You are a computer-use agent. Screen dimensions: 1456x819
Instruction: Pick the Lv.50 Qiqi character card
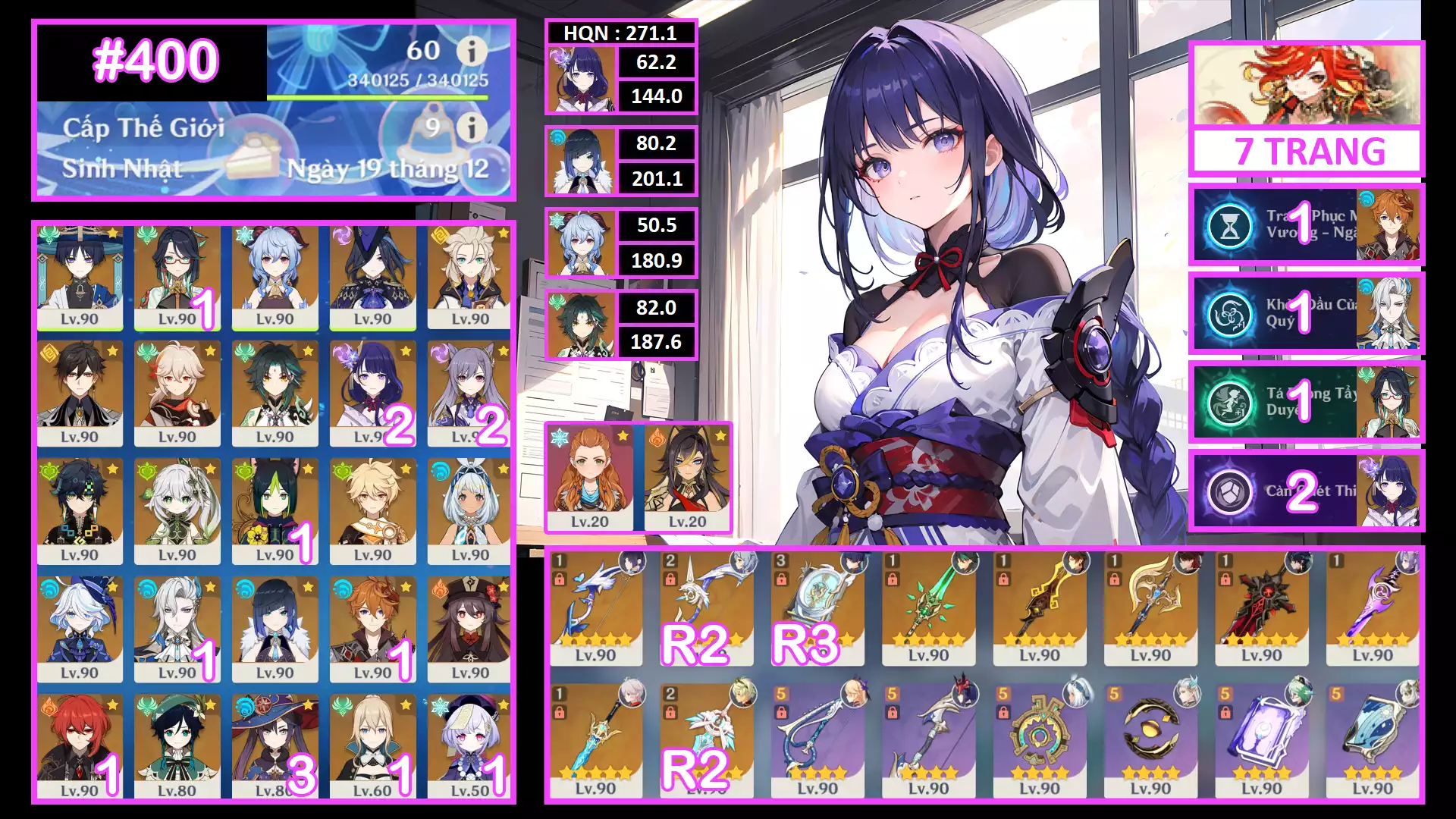[x=469, y=748]
